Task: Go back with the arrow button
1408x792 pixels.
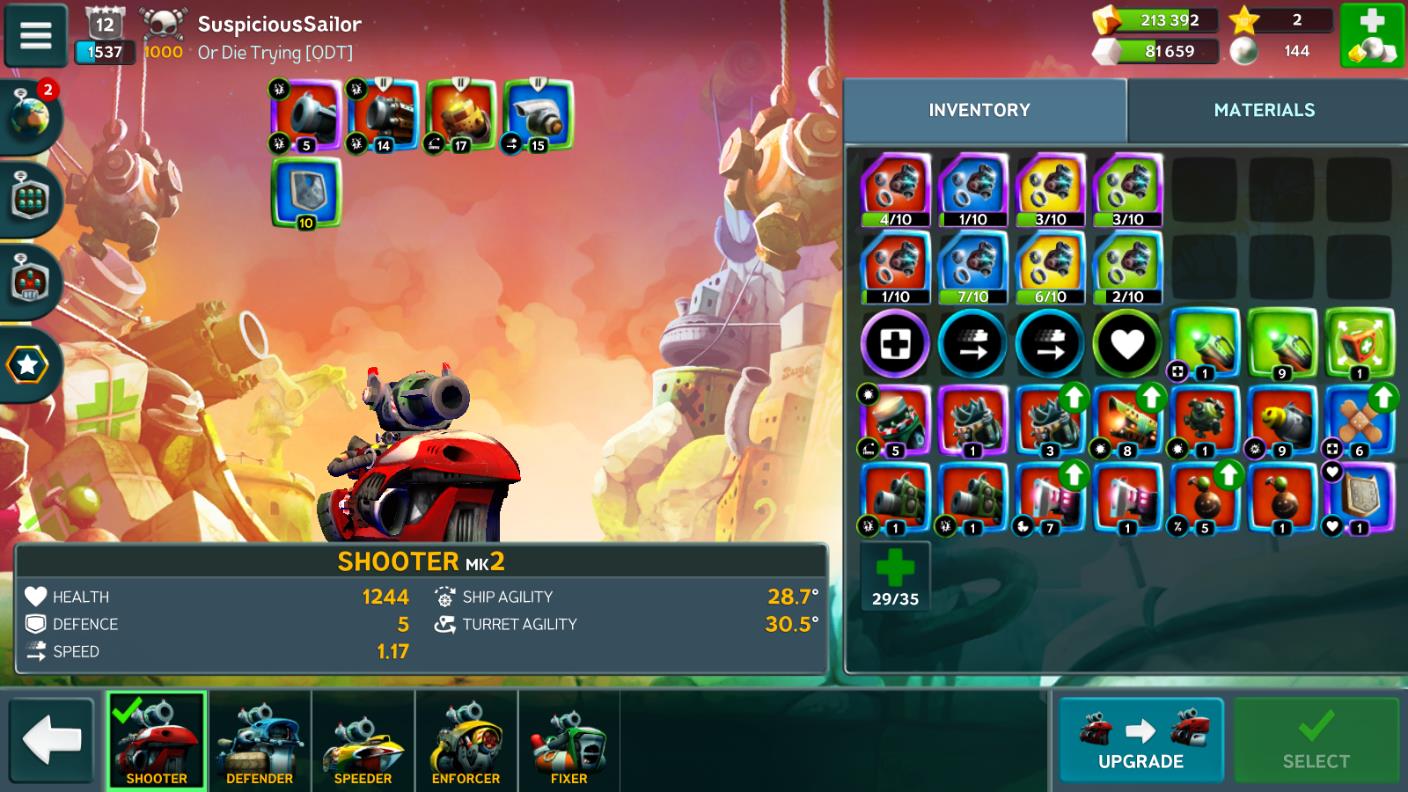Action: point(51,739)
